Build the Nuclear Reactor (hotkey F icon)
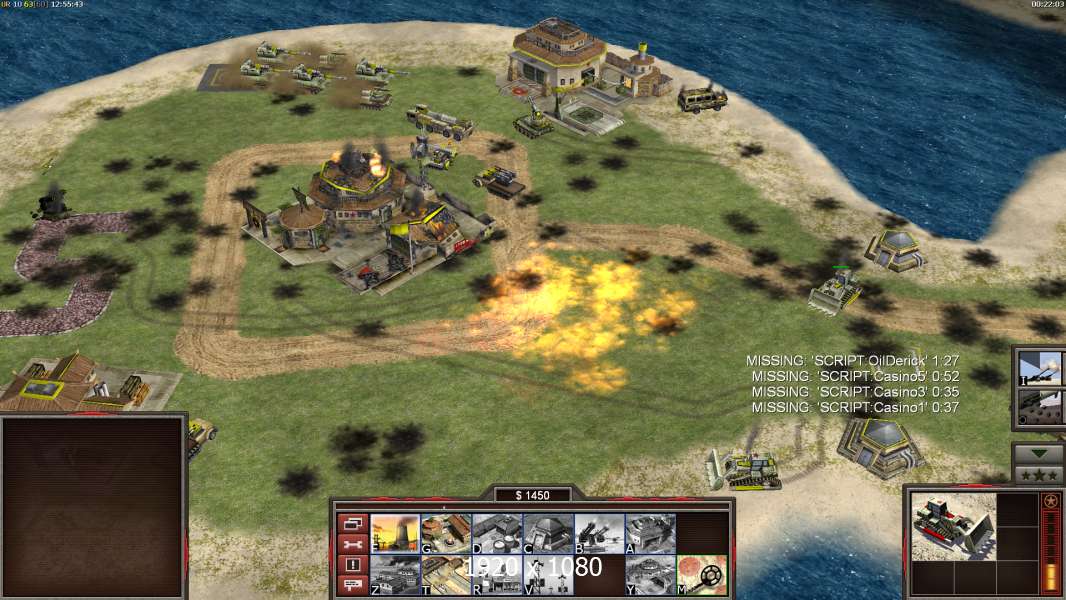Image resolution: width=1066 pixels, height=600 pixels. (x=395, y=534)
